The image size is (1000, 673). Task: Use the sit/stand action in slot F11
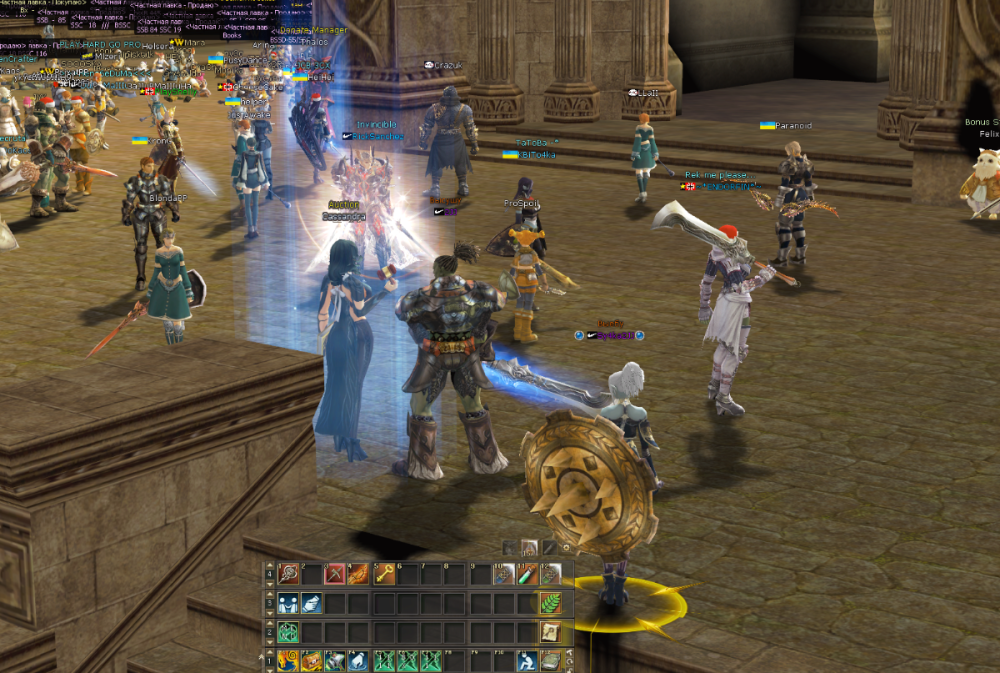(x=527, y=661)
